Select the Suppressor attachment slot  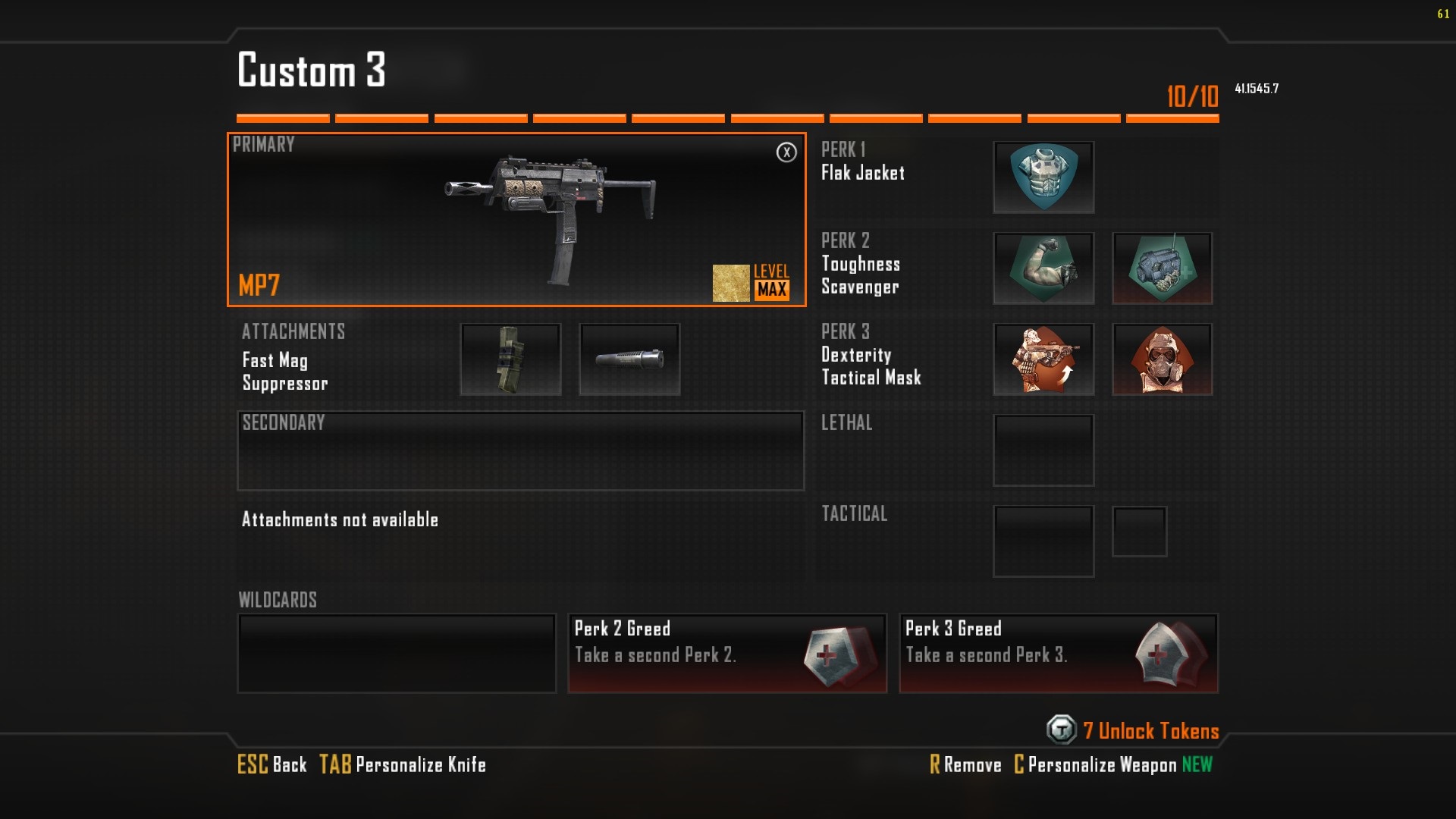click(x=629, y=359)
